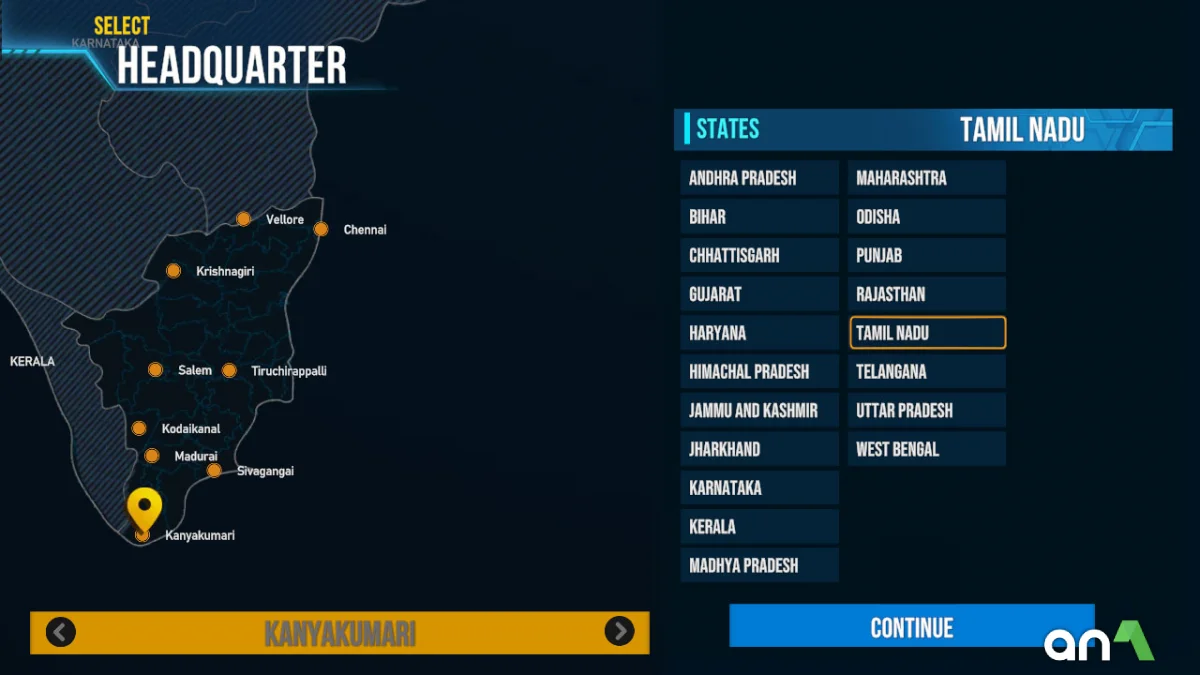
Task: Select Uttar Pradesh state entry
Action: tap(926, 411)
